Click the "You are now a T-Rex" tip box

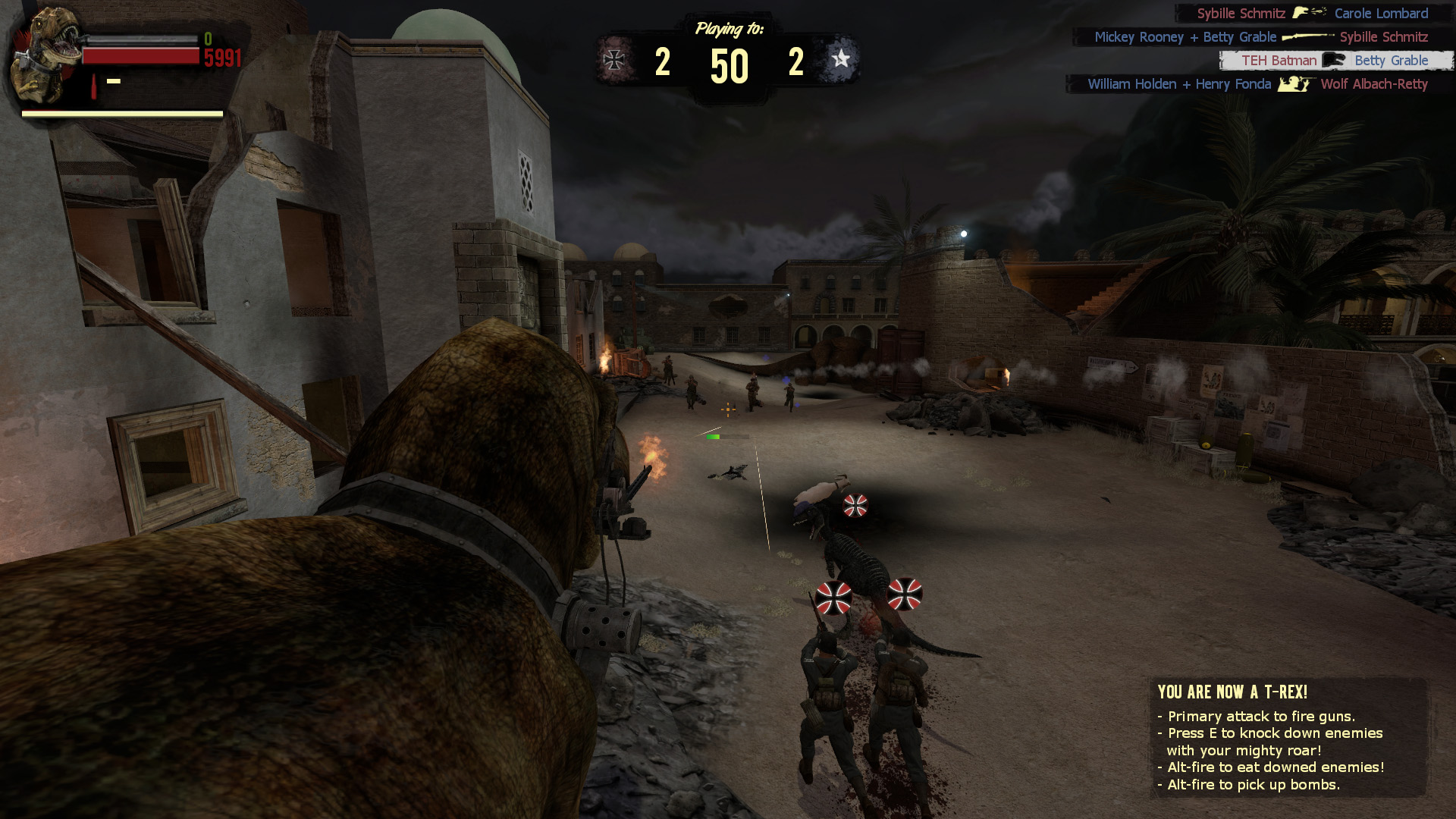click(1287, 737)
